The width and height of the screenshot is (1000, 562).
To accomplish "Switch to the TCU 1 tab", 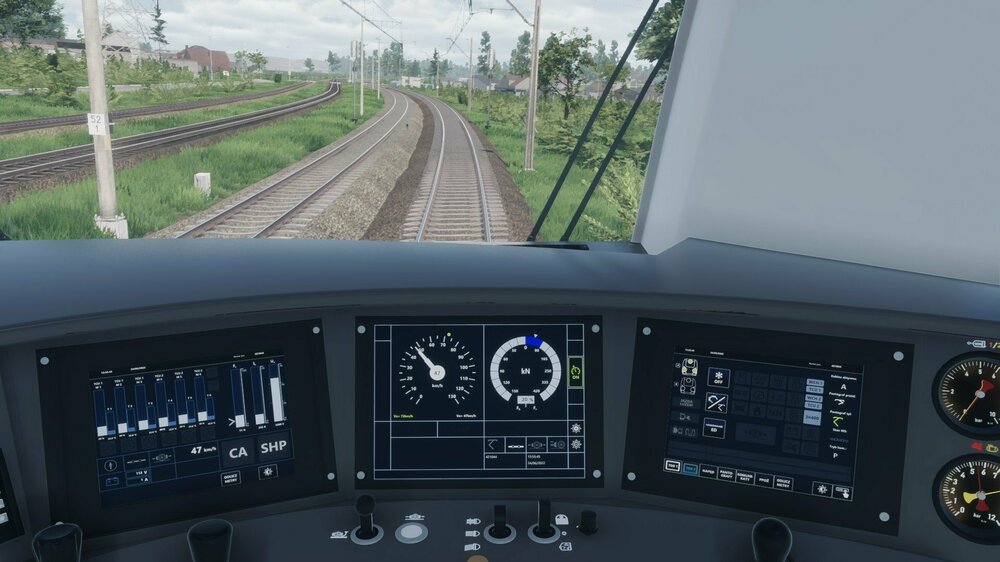I will (x=672, y=466).
